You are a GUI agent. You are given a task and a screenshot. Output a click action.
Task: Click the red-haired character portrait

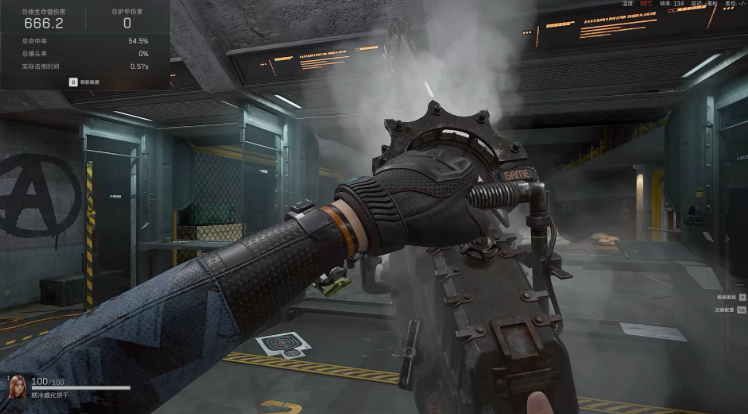[17, 387]
